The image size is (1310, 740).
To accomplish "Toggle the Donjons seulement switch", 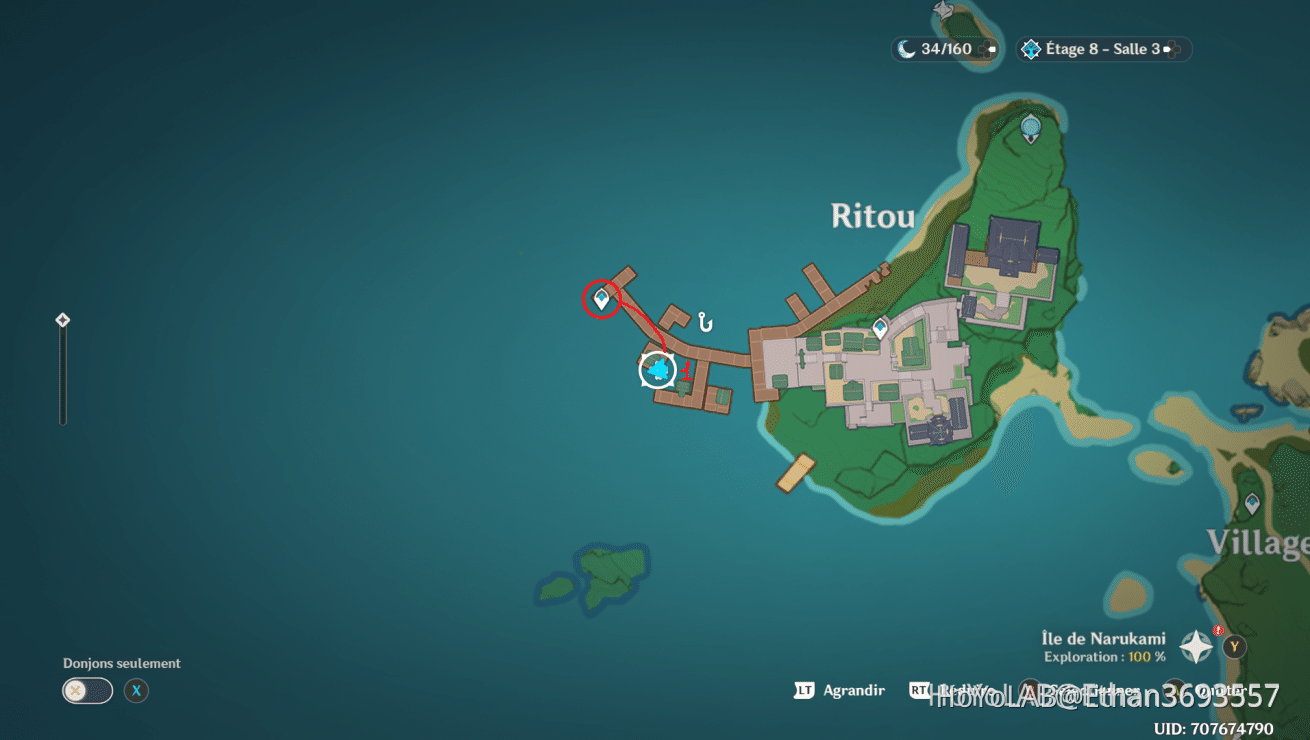I will 87,691.
